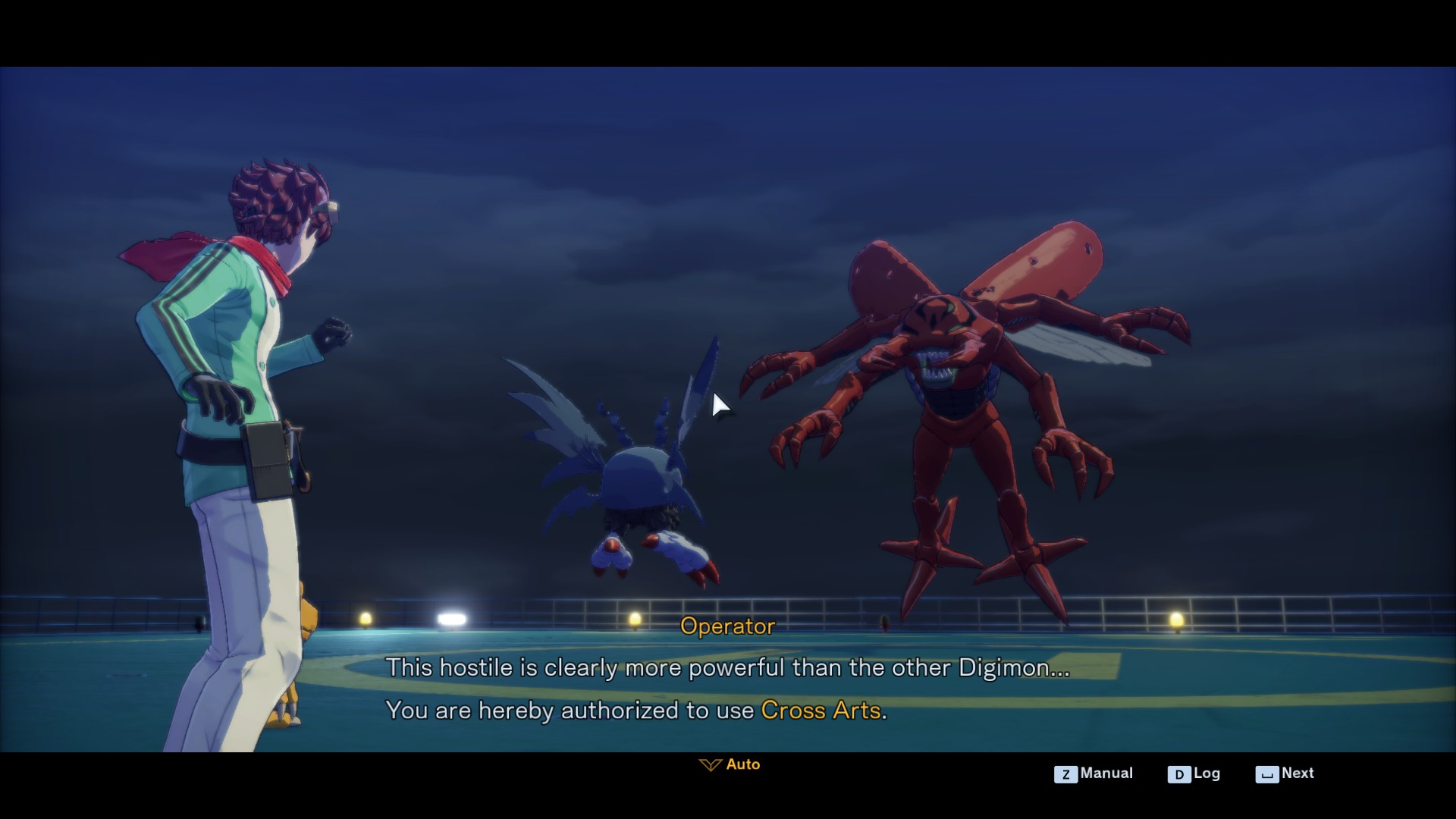Screen dimensions: 1456x819
Task: Click the mouse cursor arrow in the scene
Action: [x=716, y=406]
